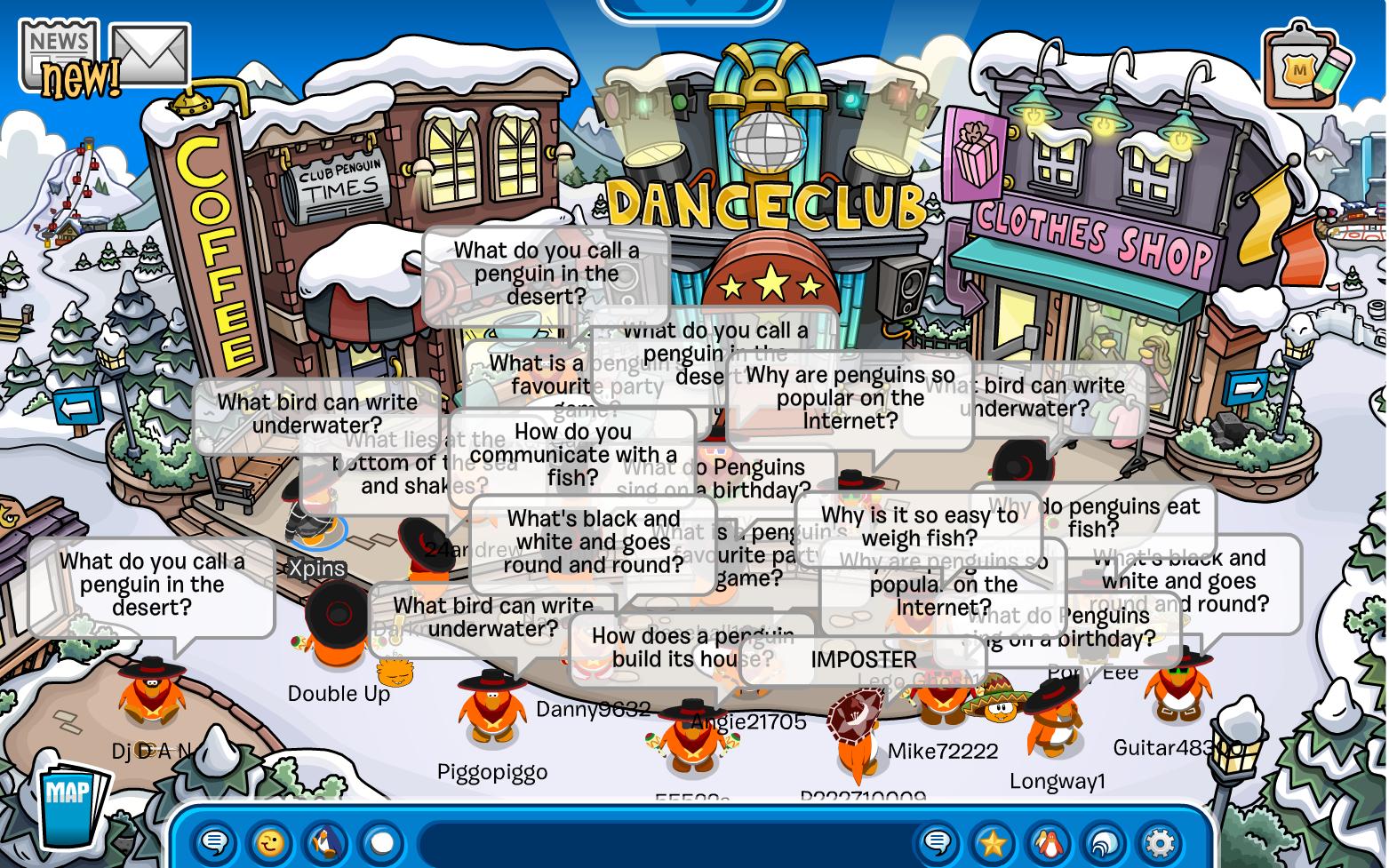The width and height of the screenshot is (1389, 868).
Task: Open the red penguin buddy list
Action: [x=1049, y=841]
